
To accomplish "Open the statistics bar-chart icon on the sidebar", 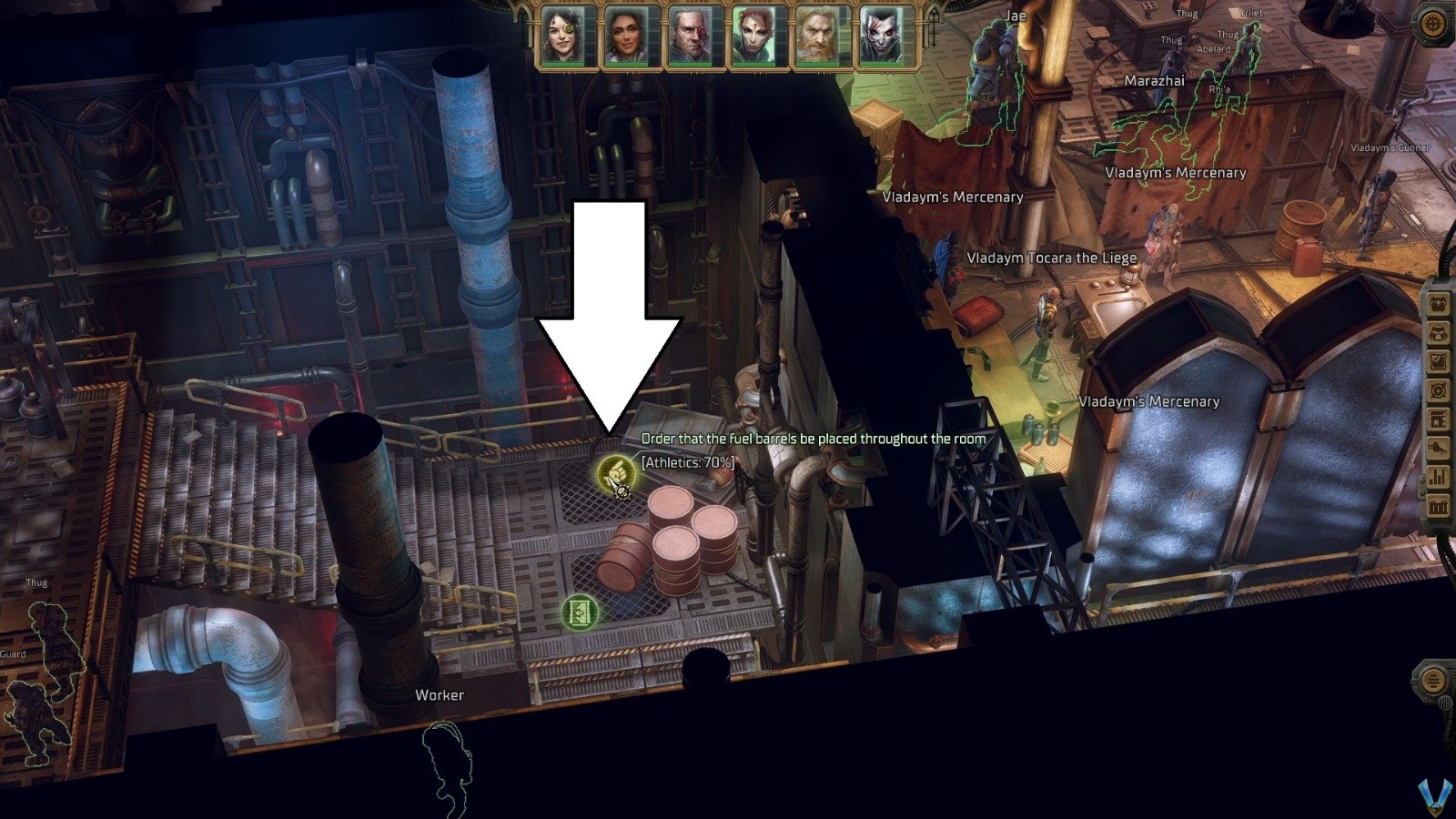I will tap(1438, 478).
